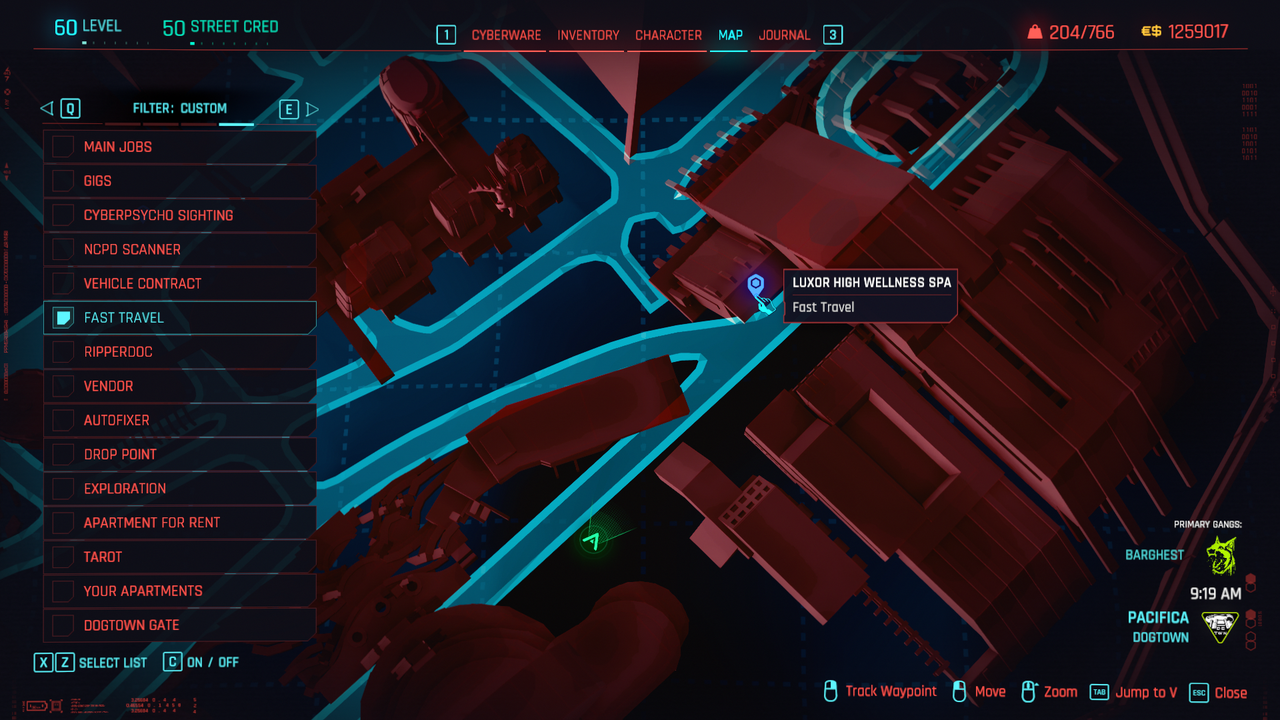Toggle the Dogtown Gate filter

click(63, 625)
